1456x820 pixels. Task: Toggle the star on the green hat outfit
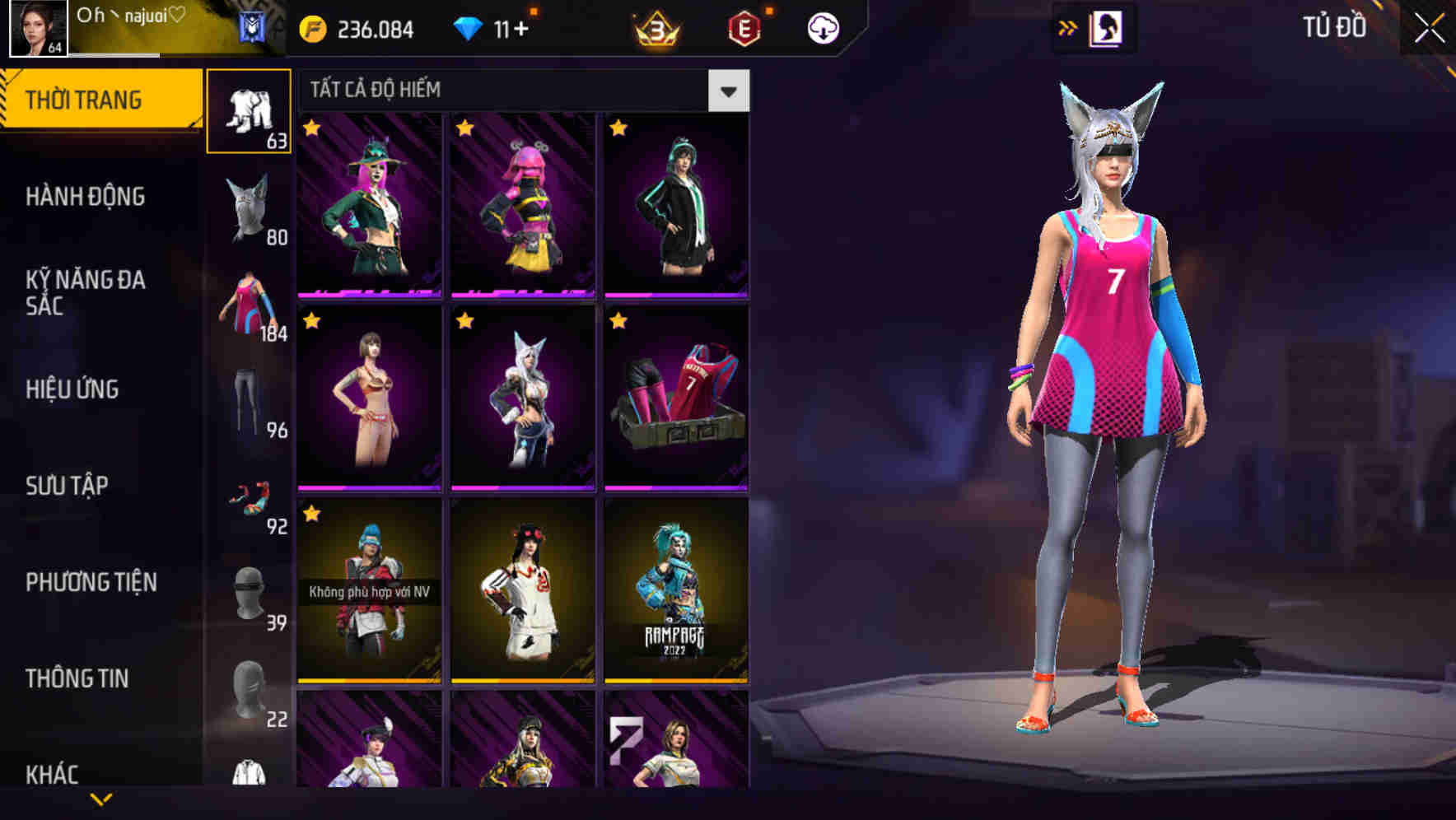coord(310,128)
